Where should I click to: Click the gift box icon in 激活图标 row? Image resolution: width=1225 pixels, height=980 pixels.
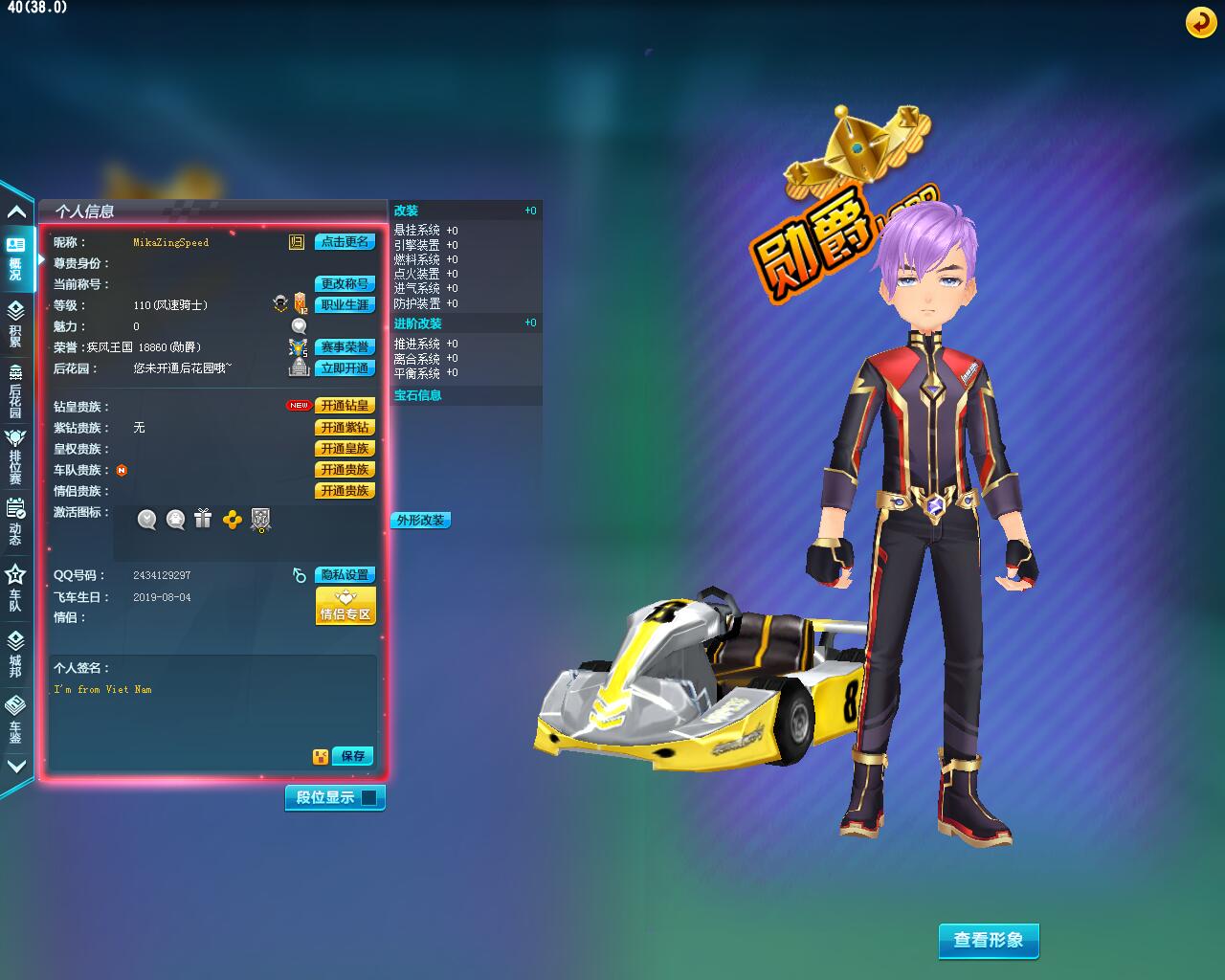coord(203,520)
